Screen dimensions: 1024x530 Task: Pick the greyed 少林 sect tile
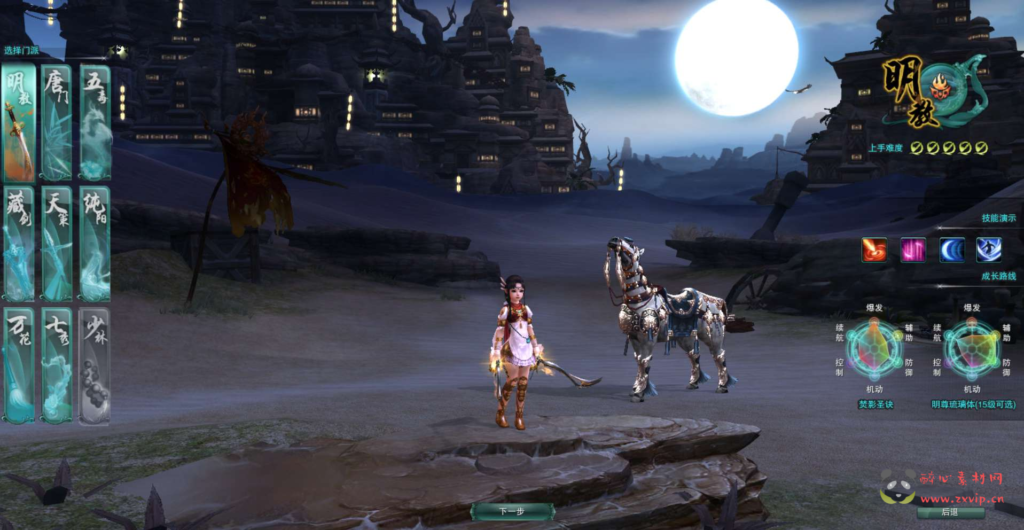95,365
